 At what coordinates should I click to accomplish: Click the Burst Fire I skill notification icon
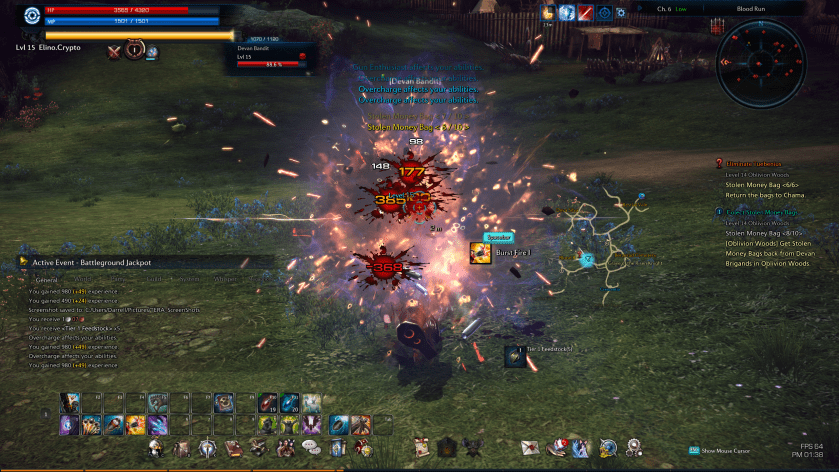point(480,253)
